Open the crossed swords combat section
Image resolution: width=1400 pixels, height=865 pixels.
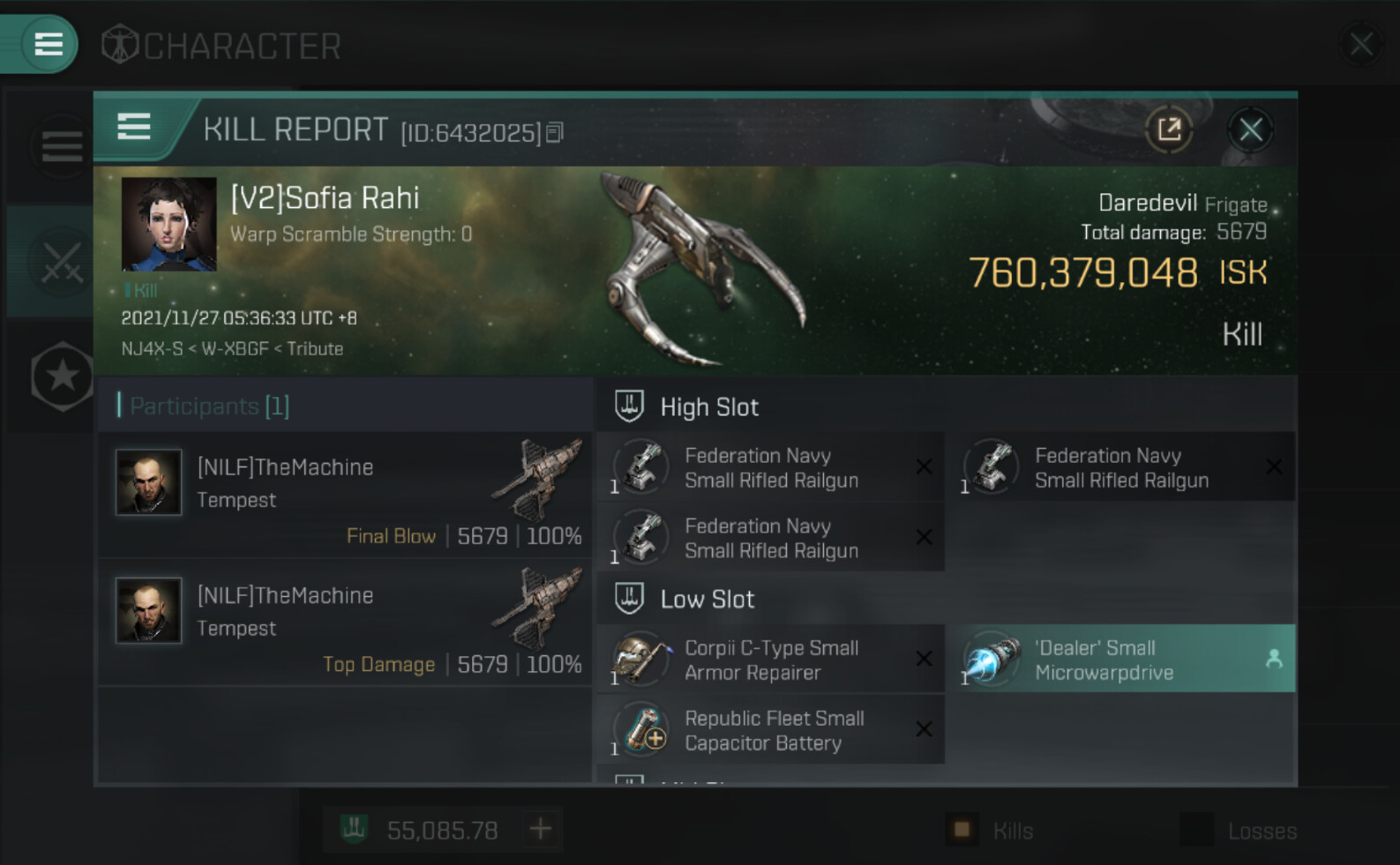tap(62, 262)
